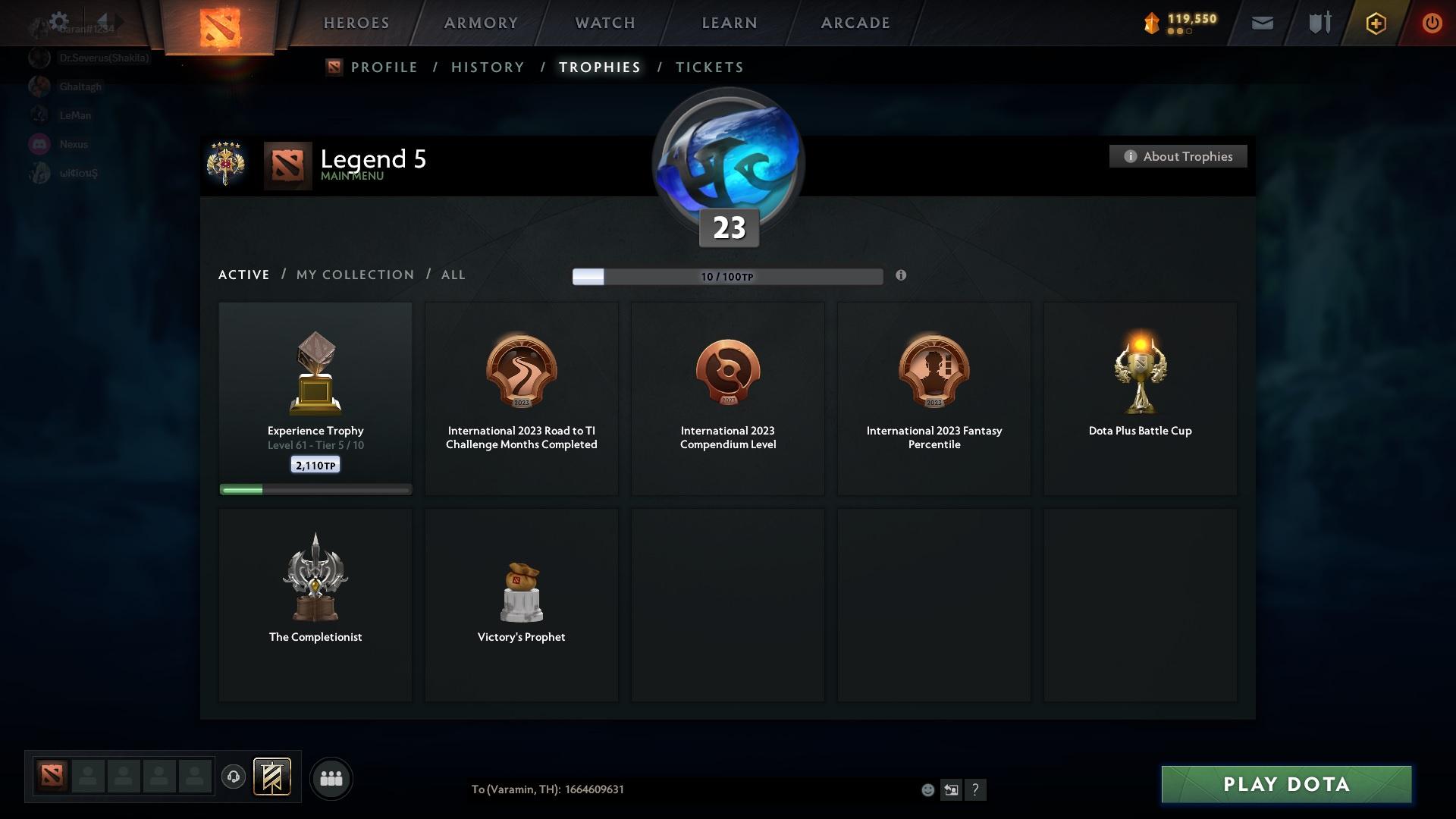Image resolution: width=1456 pixels, height=819 pixels.
Task: Switch to the HISTORY tab
Action: click(487, 67)
